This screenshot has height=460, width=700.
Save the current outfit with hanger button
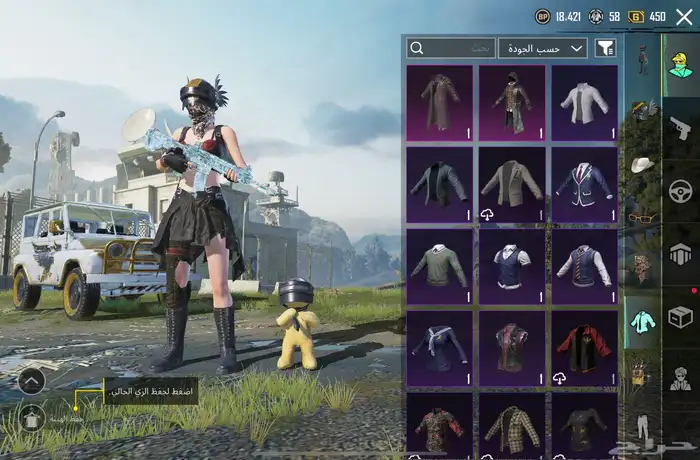click(31, 417)
